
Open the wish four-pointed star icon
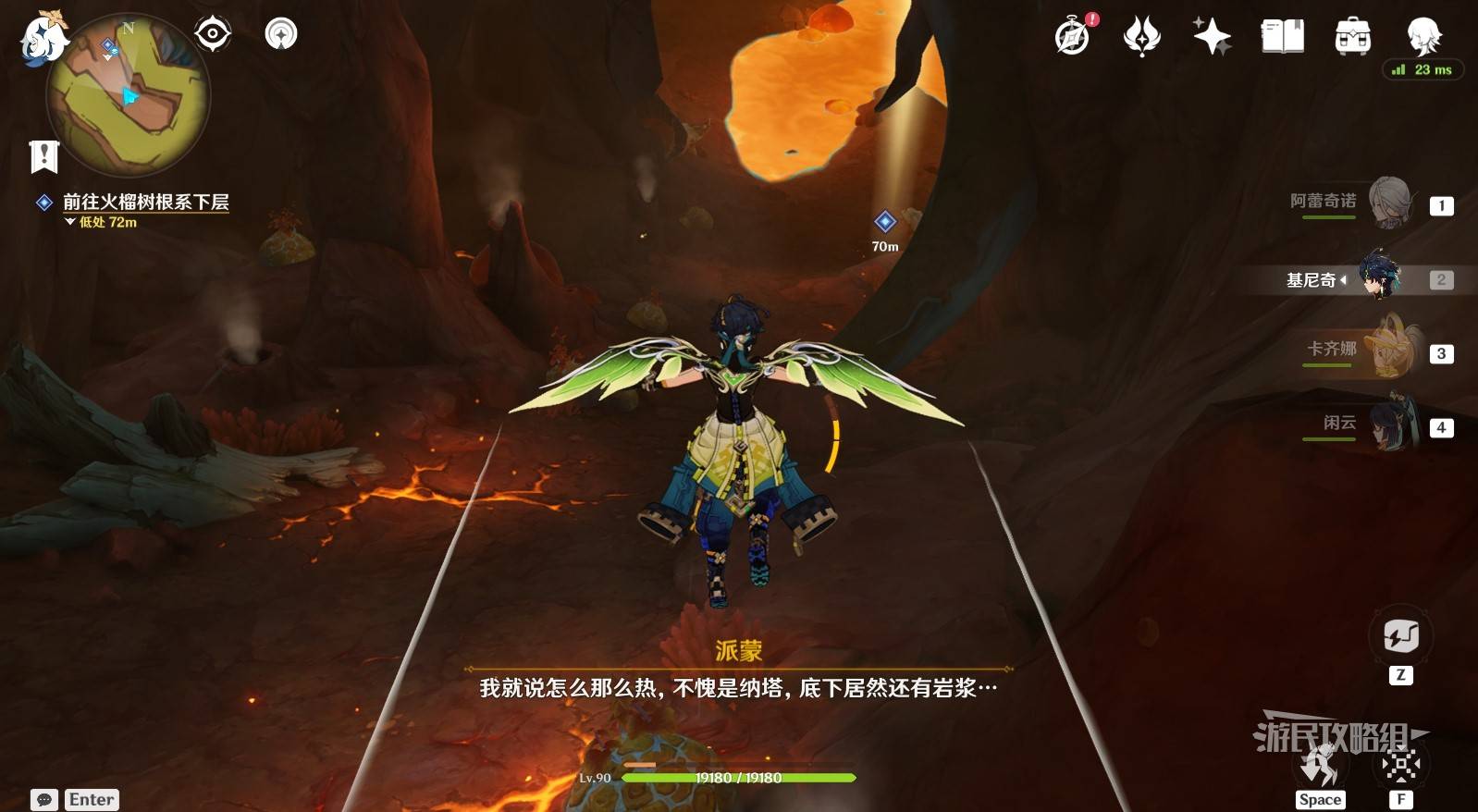(x=1212, y=37)
